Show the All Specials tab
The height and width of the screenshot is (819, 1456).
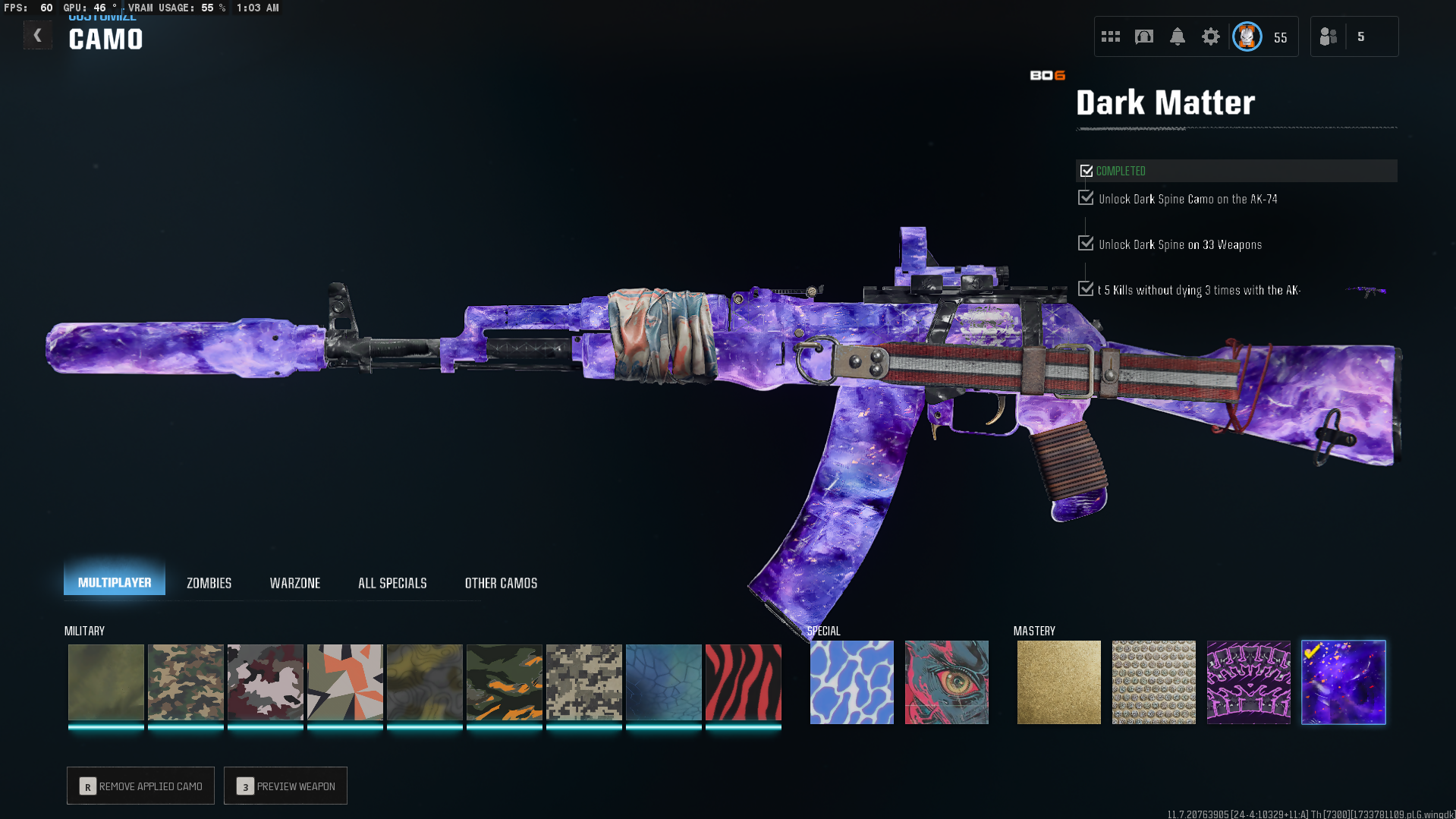pos(392,583)
